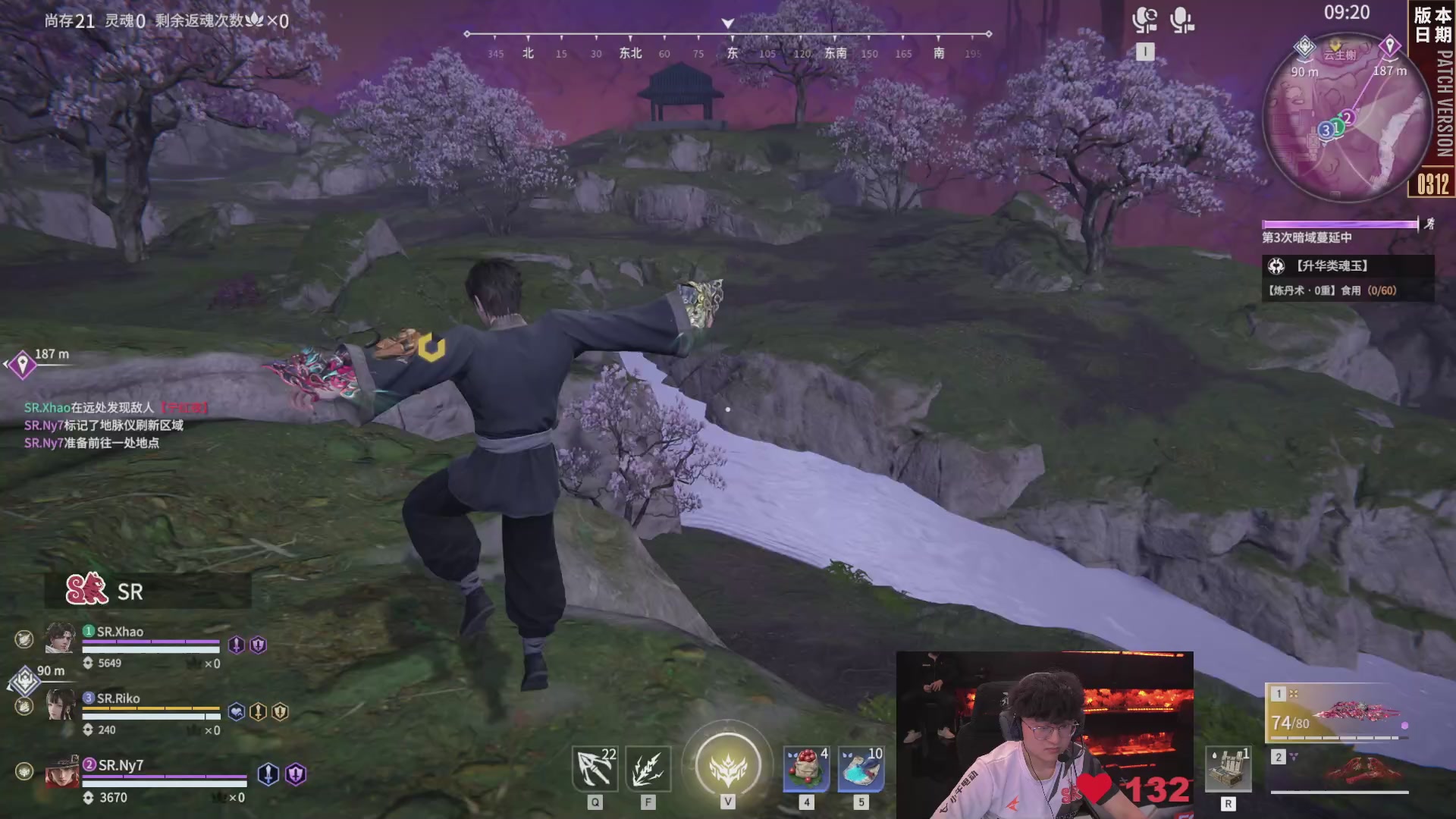Screen dimensions: 1456x819
Task: Click the streamer webcam overlay
Action: (1044, 734)
